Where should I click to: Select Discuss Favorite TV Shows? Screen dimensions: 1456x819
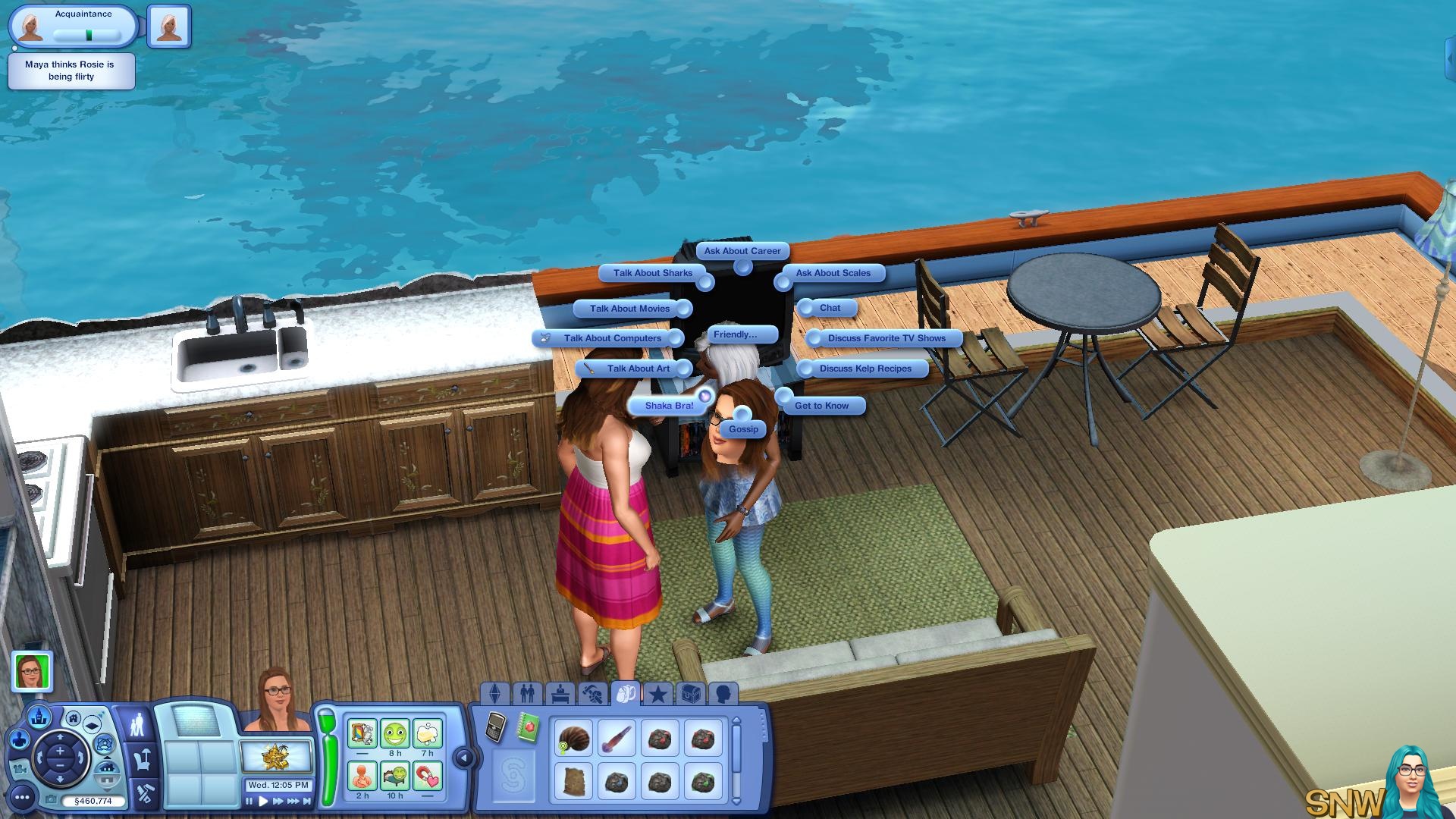886,338
